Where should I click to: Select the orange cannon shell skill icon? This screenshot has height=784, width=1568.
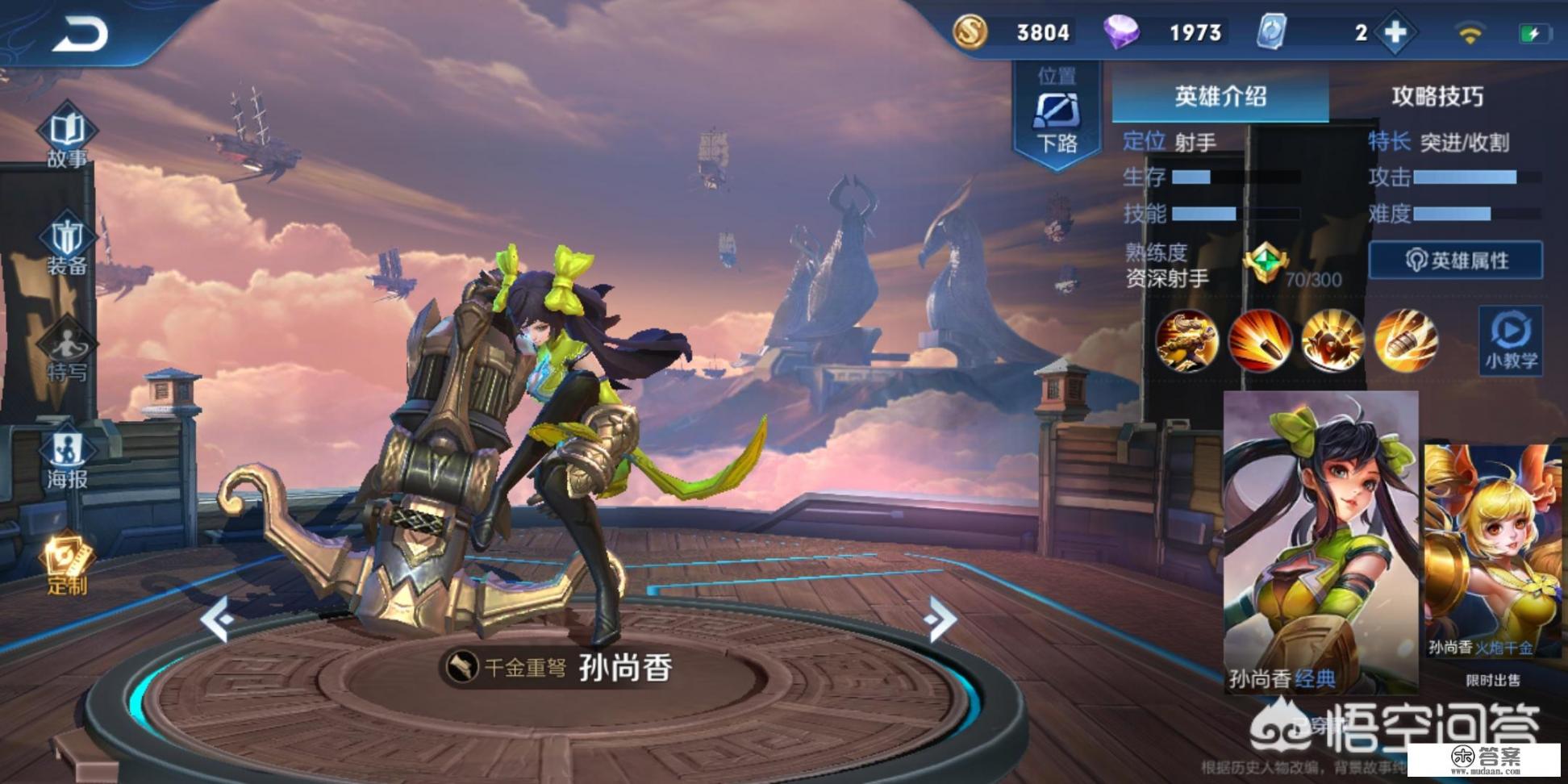click(x=1405, y=341)
